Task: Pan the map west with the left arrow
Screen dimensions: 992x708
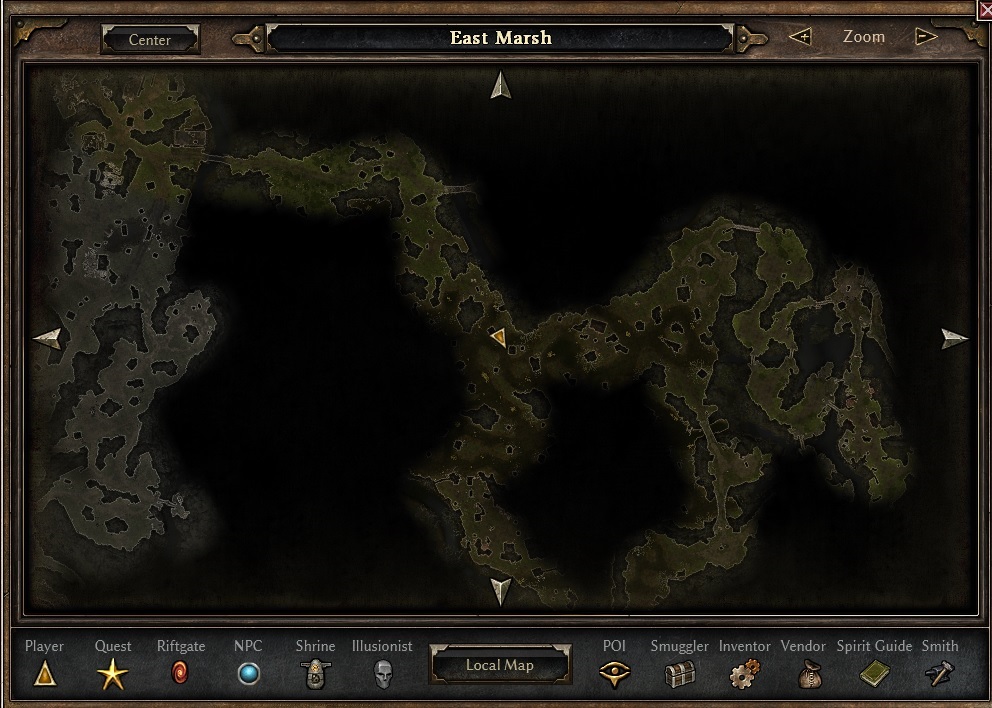Action: pyautogui.click(x=47, y=338)
